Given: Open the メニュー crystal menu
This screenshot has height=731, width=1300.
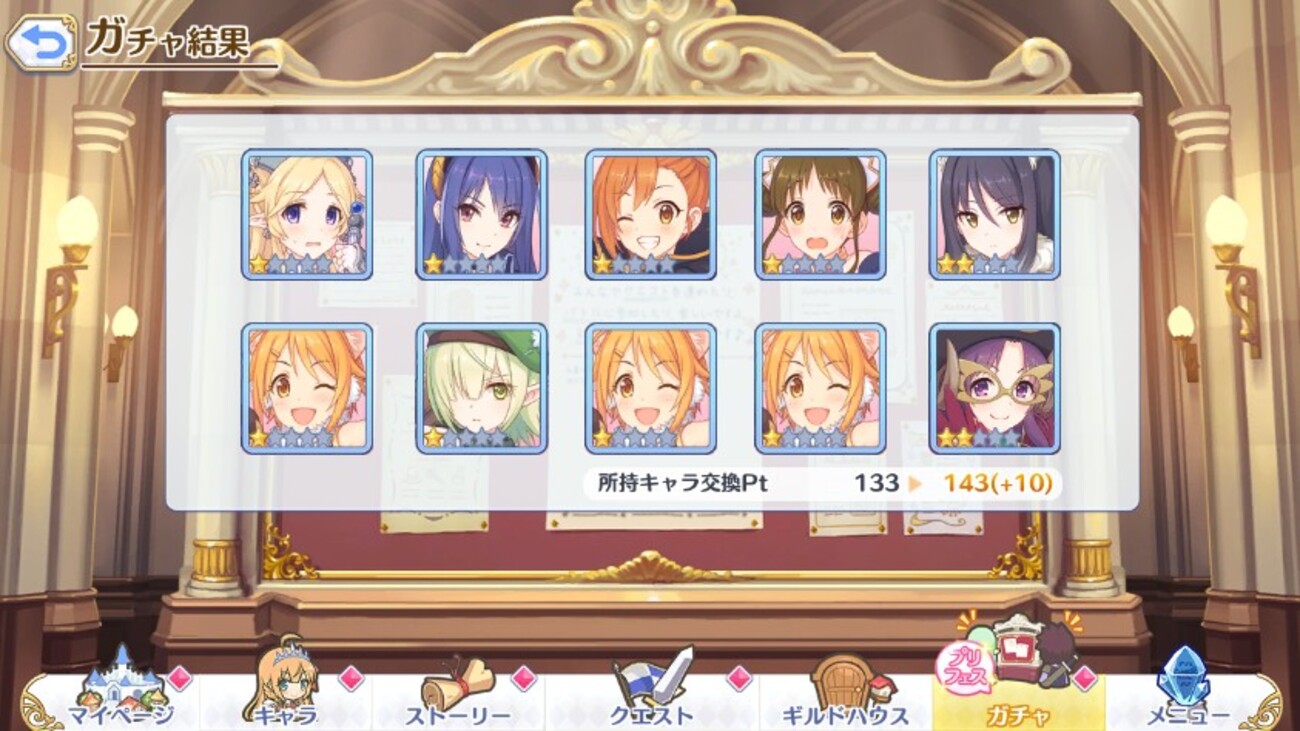Looking at the screenshot, I should point(1186,692).
